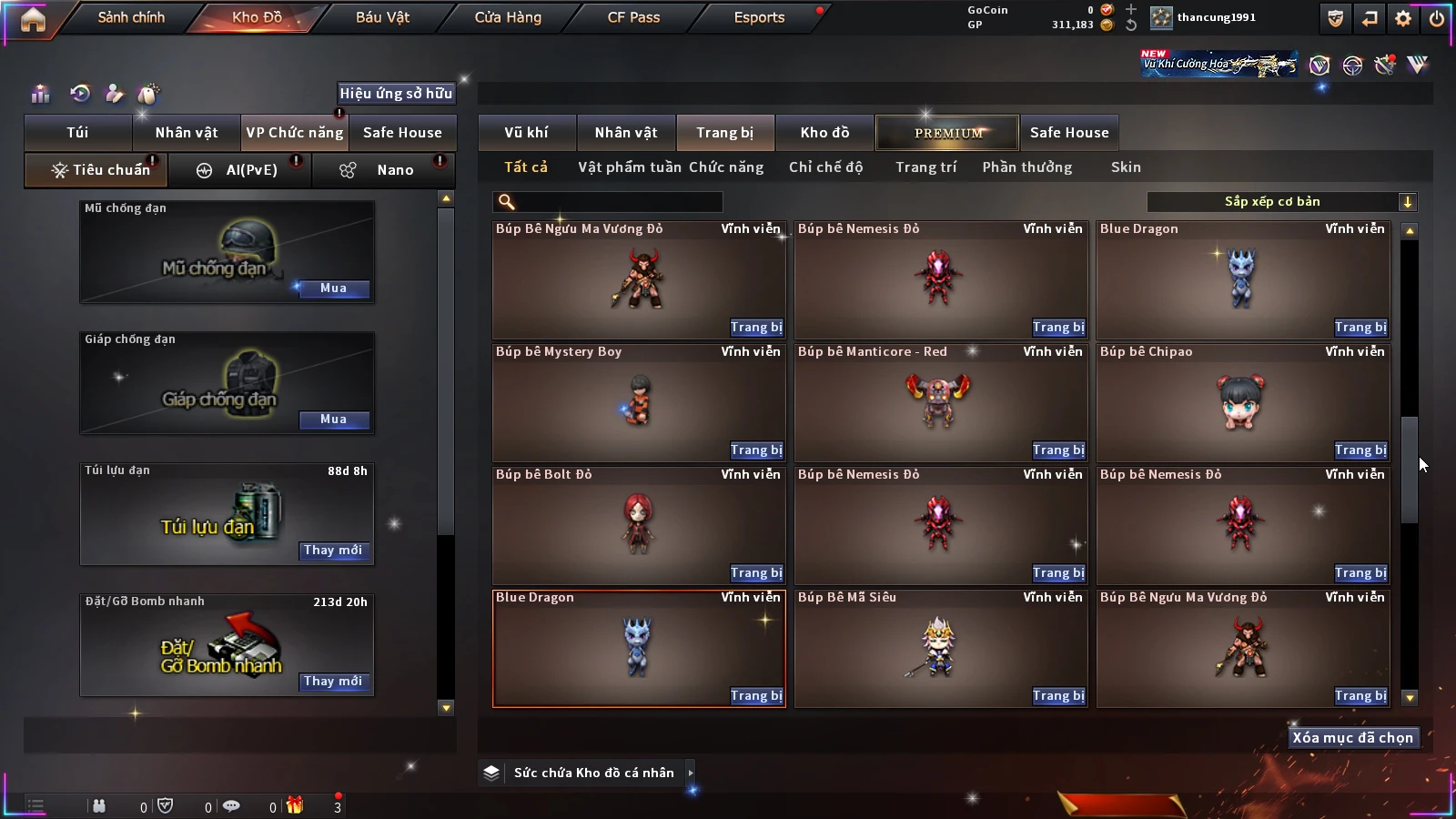Select the Vũ khí storage tab
The image size is (1456, 819).
526,133
